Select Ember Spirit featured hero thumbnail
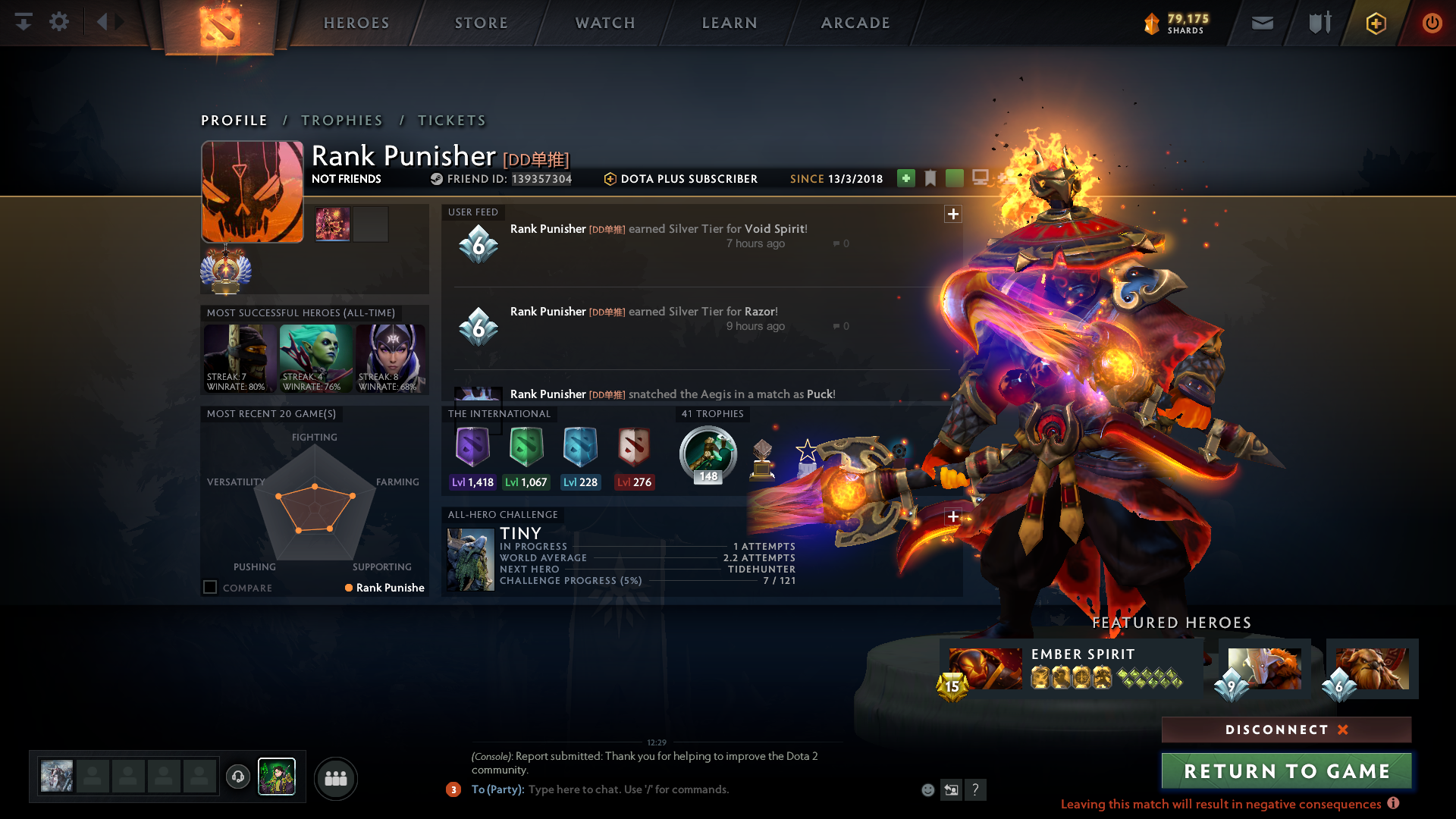 985,668
